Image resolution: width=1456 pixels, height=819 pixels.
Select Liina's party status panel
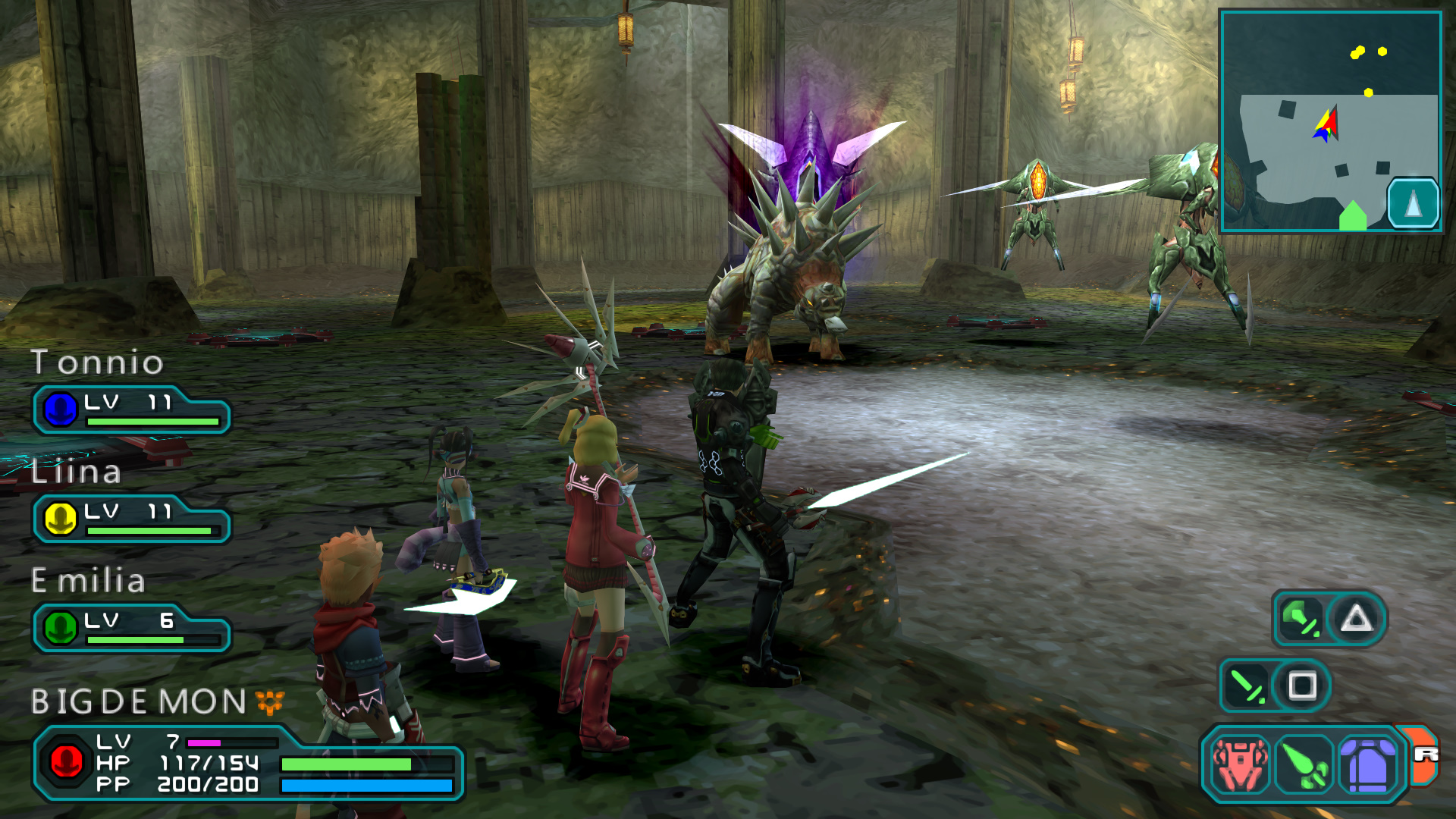pyautogui.click(x=131, y=519)
